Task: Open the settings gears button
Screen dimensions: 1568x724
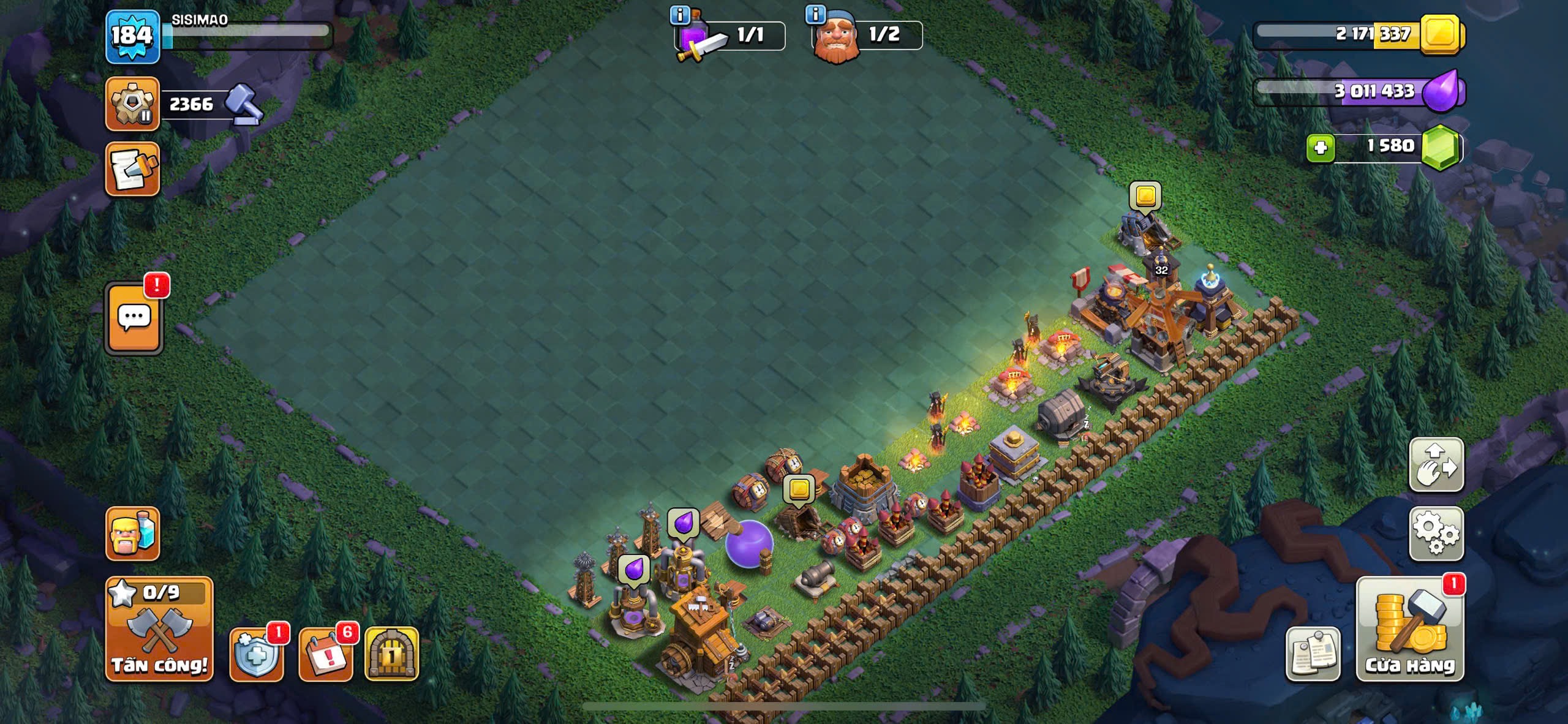Action: (x=1436, y=534)
